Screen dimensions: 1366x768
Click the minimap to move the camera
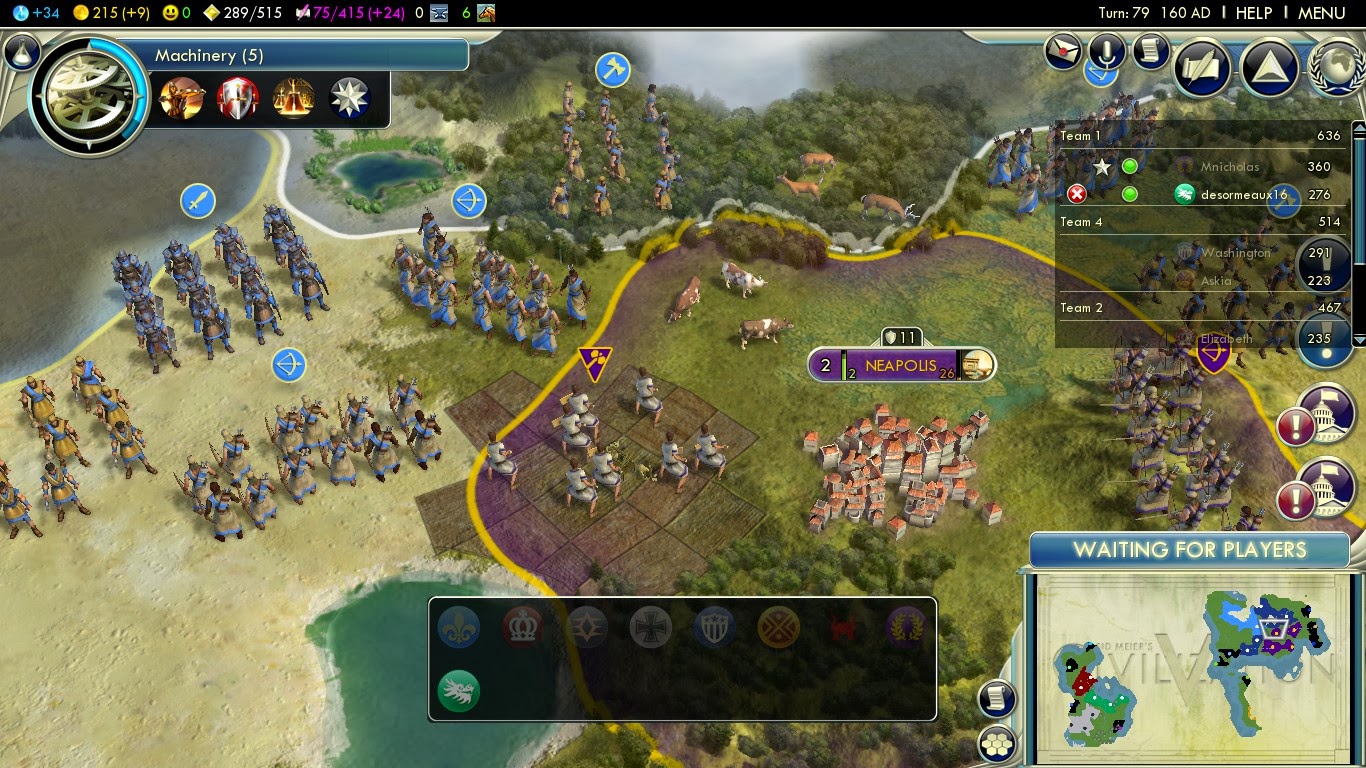point(1190,665)
